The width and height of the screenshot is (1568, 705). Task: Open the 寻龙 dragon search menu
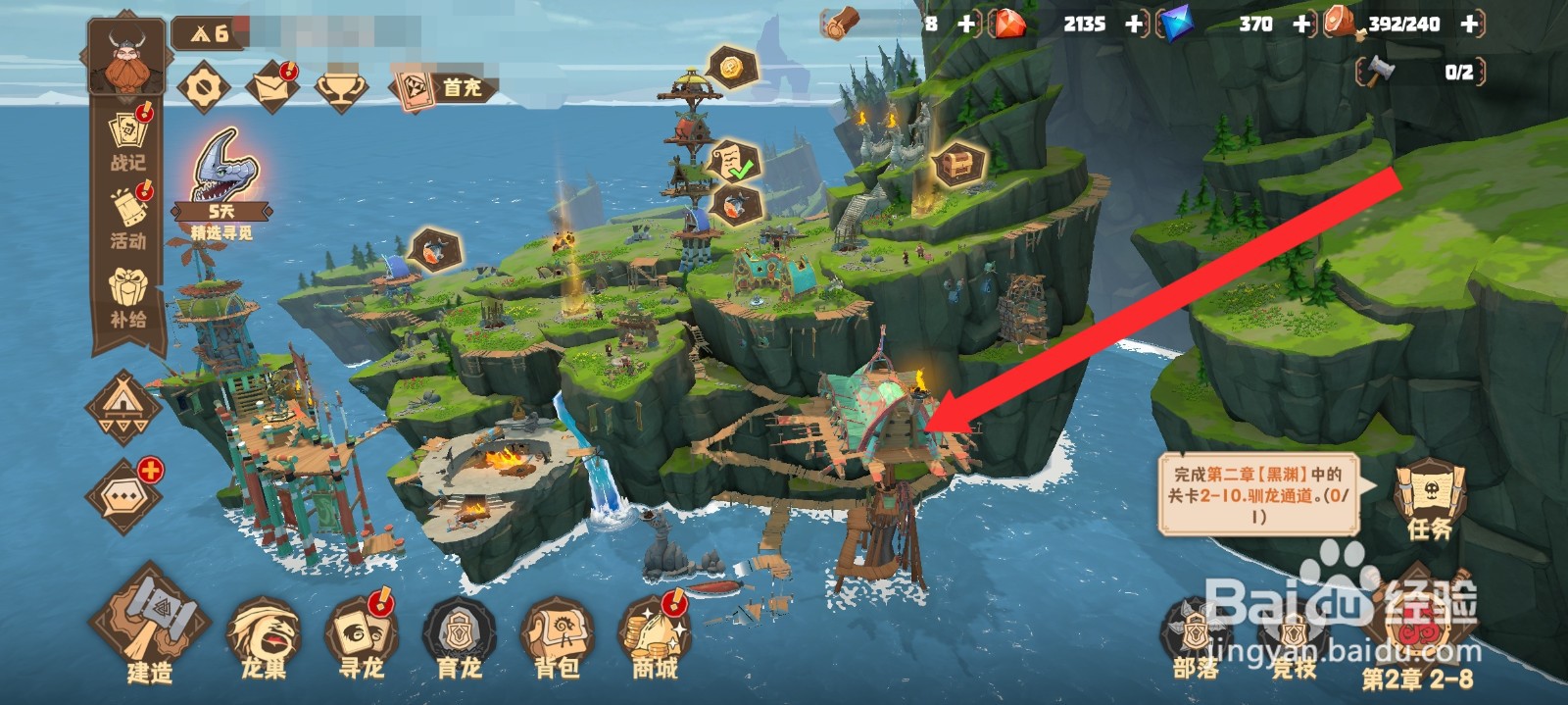(361, 637)
